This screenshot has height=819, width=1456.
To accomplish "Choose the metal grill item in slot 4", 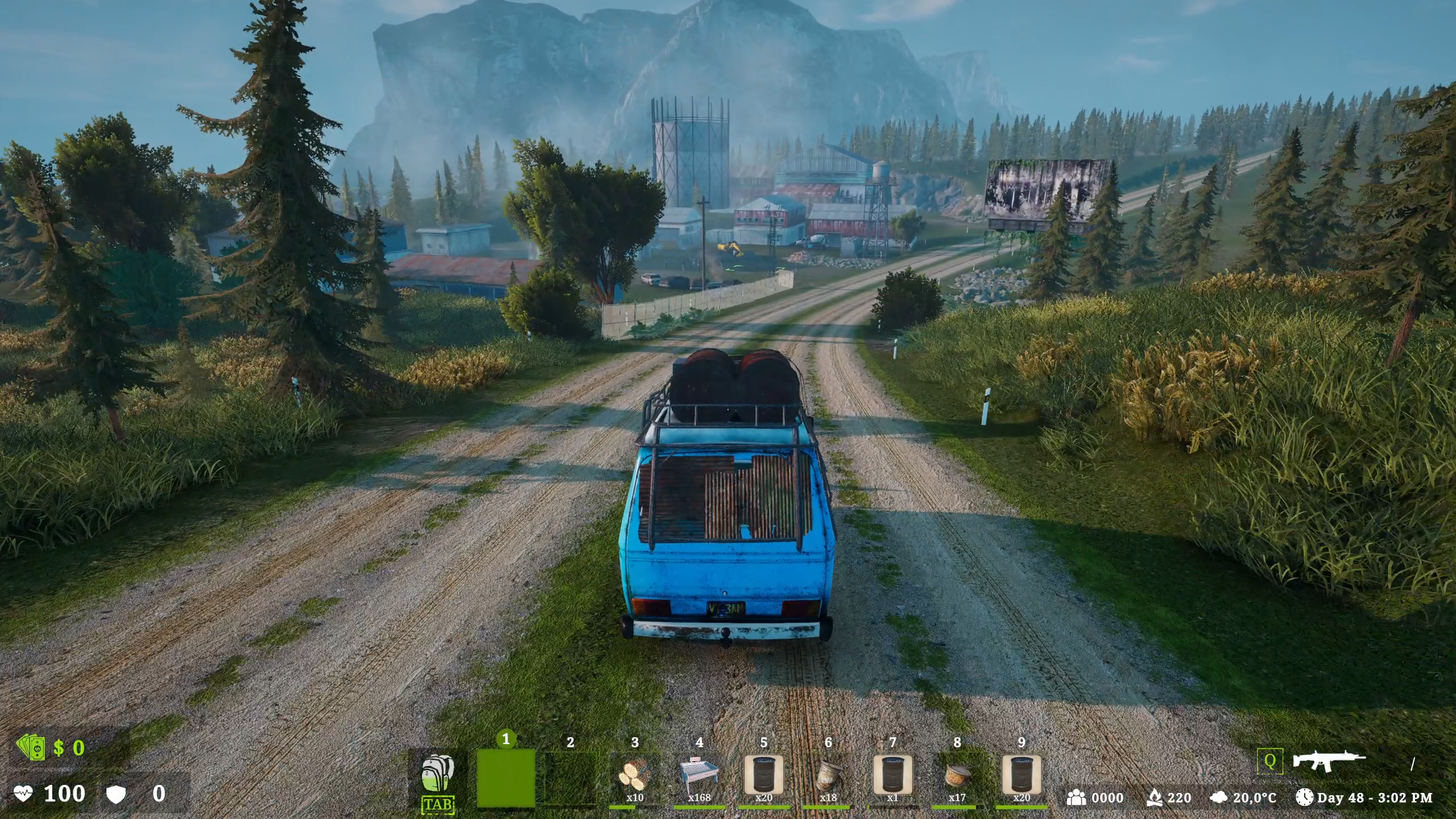I will 699,776.
